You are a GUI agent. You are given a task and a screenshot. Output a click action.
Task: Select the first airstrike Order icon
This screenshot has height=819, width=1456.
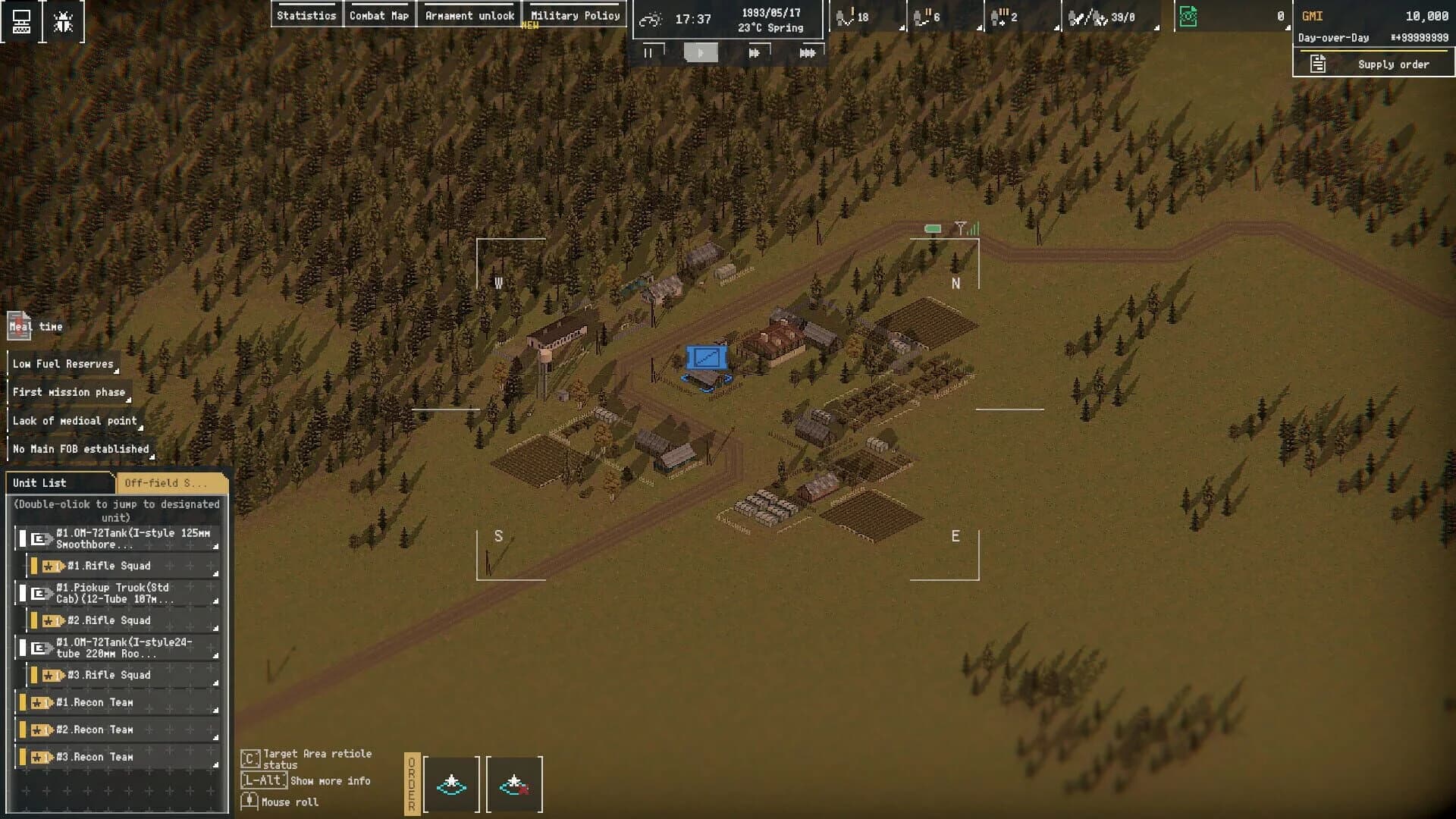click(x=450, y=784)
